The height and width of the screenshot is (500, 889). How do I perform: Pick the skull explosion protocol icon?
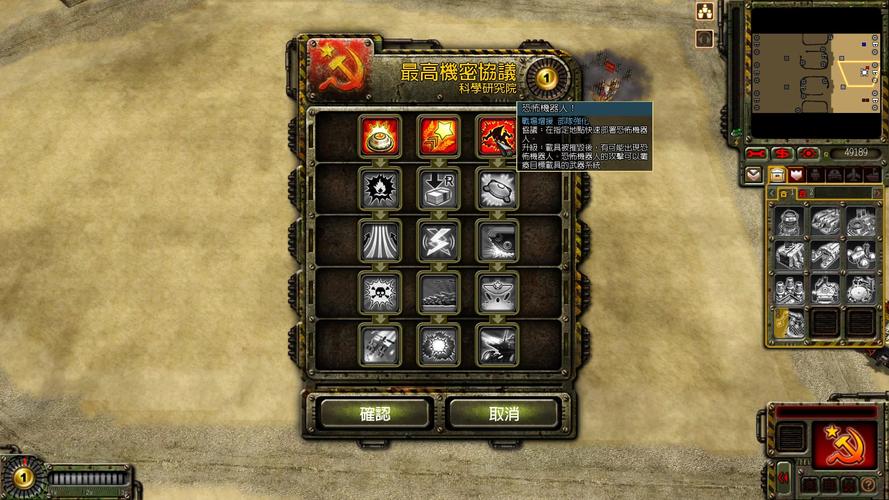click(380, 292)
